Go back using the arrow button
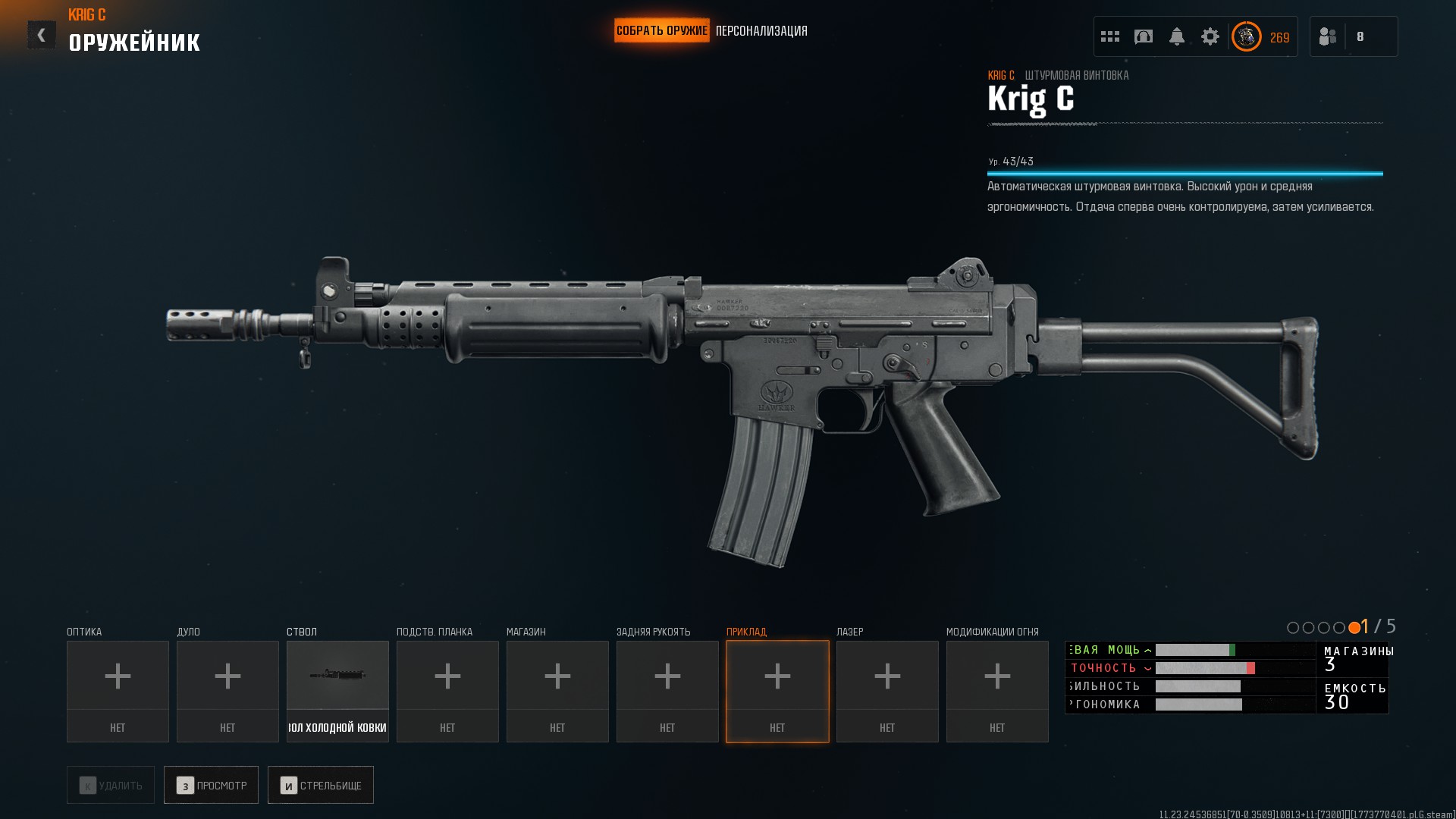1456x819 pixels. point(42,35)
